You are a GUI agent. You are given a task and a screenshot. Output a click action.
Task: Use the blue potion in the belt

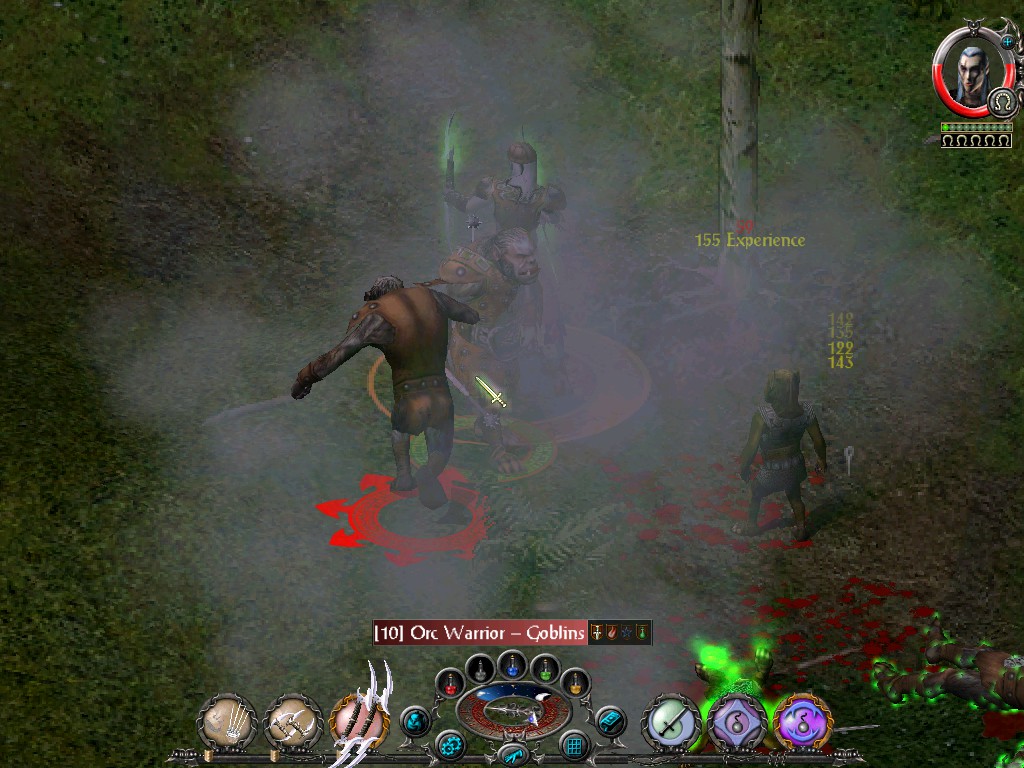513,664
